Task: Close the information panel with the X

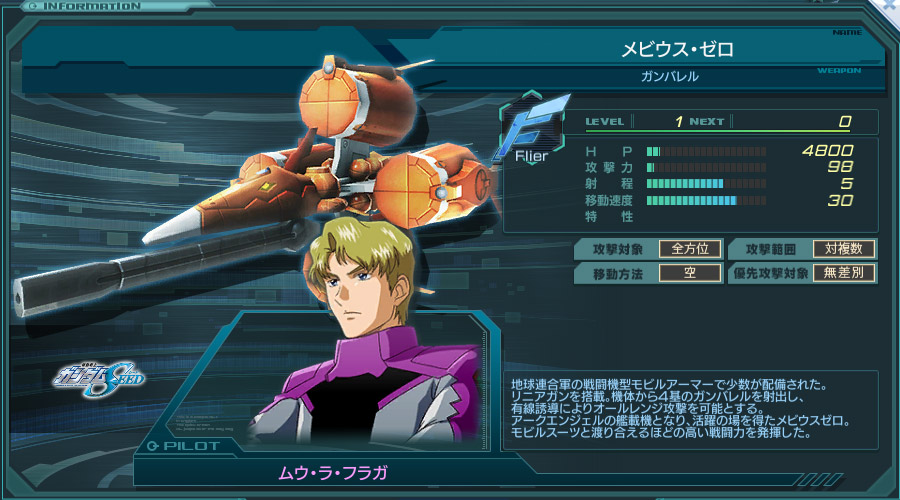Action: point(890,5)
